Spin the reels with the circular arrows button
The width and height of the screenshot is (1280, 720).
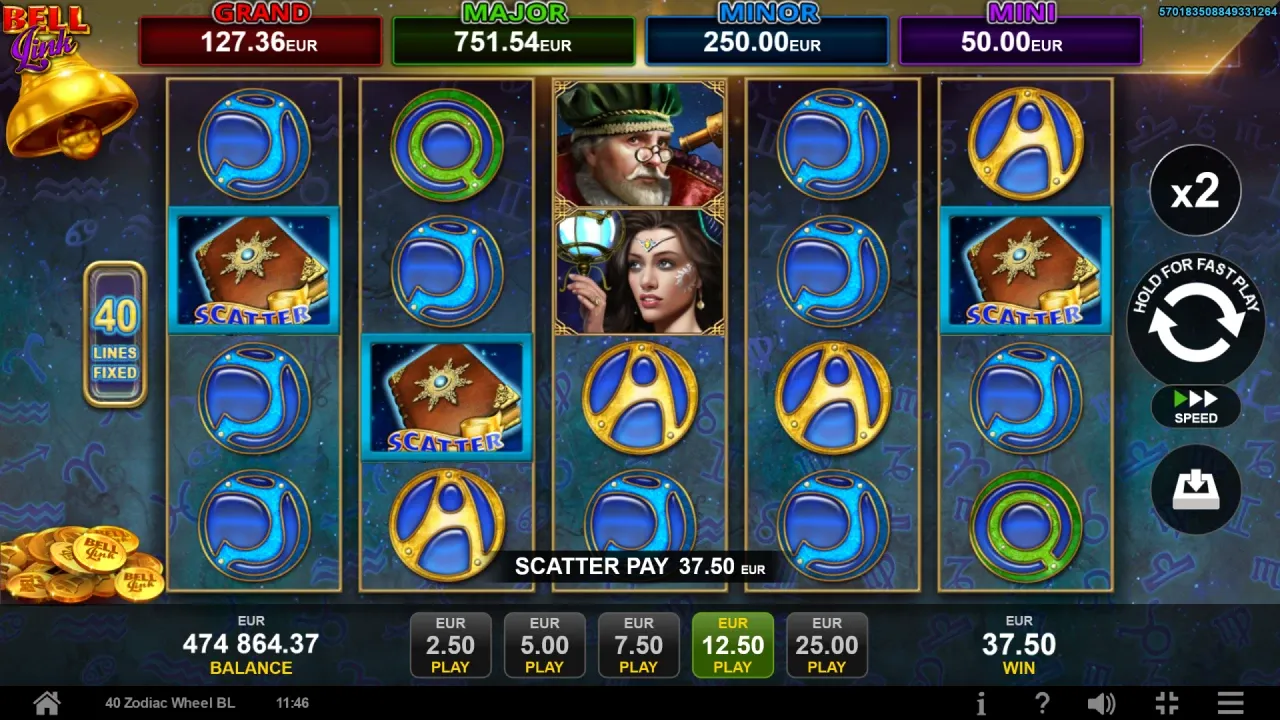pyautogui.click(x=1195, y=321)
